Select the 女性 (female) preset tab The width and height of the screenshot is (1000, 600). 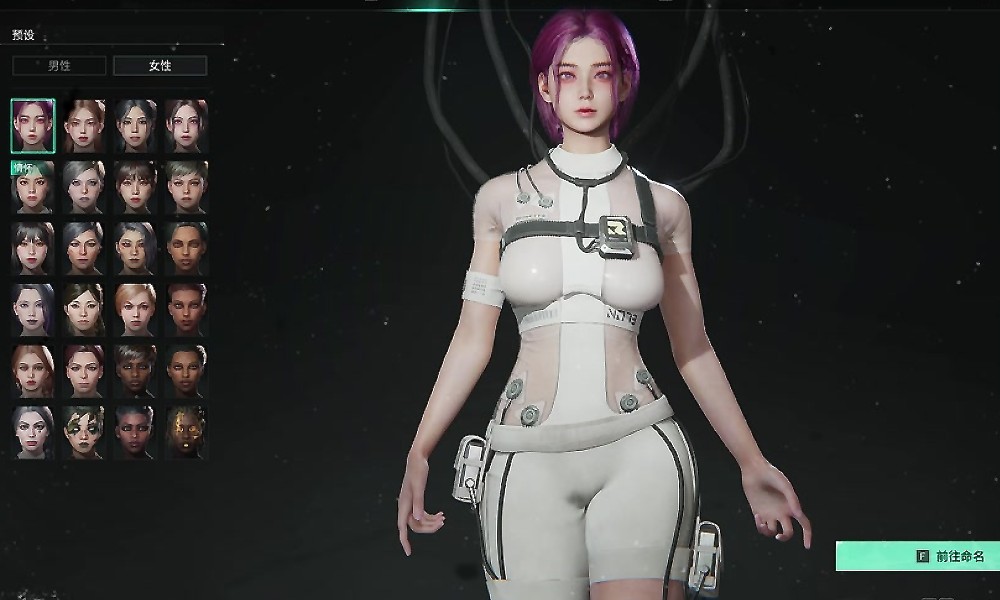(x=160, y=66)
